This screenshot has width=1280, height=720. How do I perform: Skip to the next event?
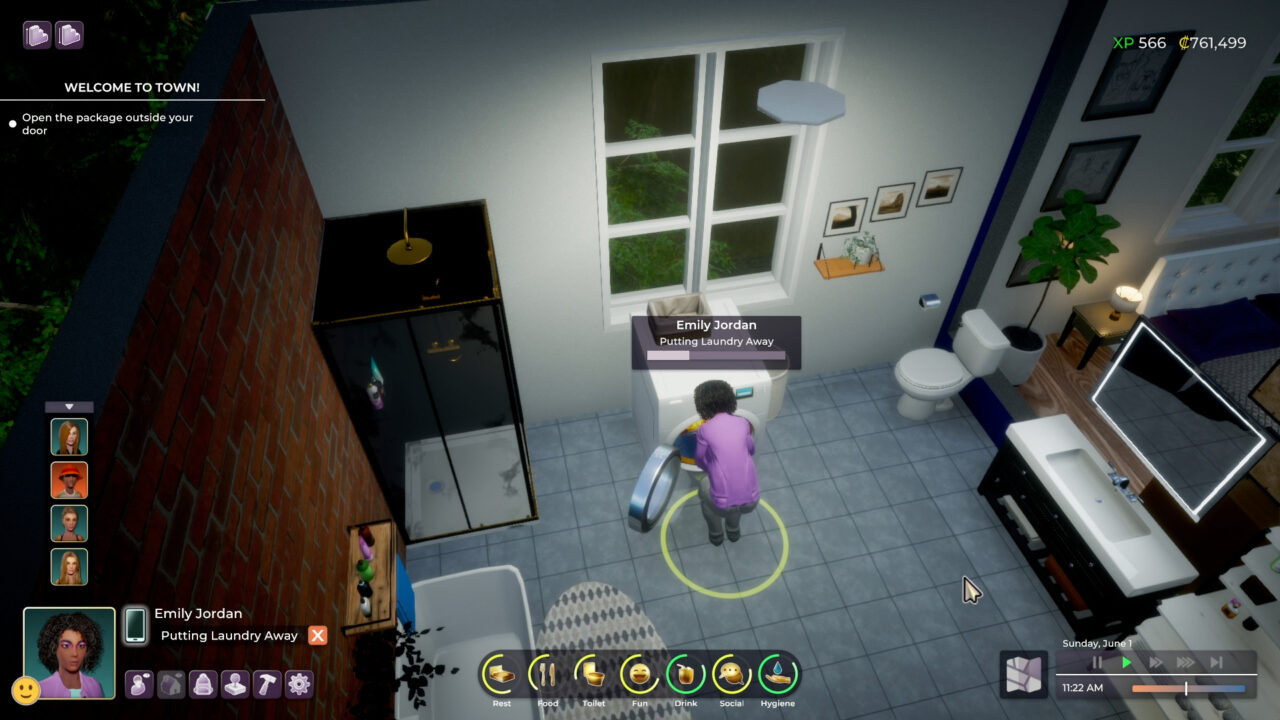tap(1218, 661)
